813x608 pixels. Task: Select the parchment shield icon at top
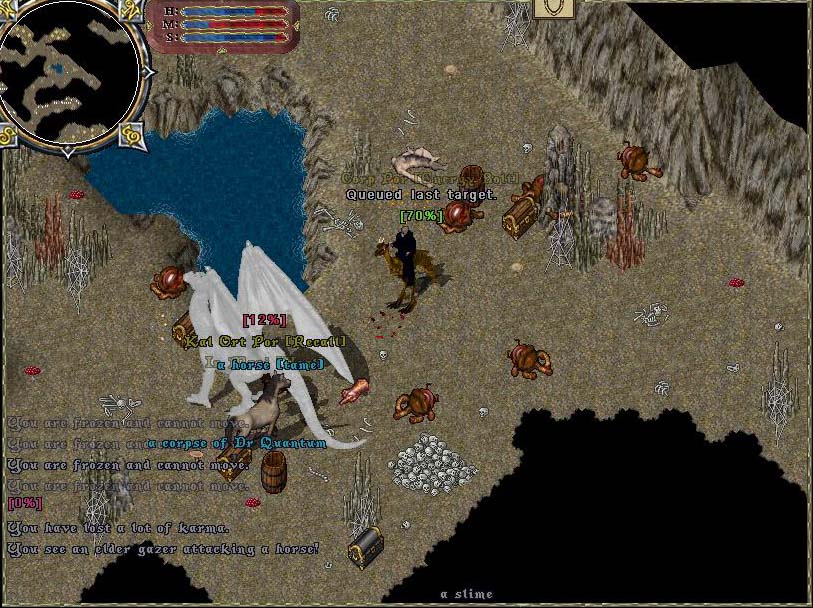click(552, 9)
